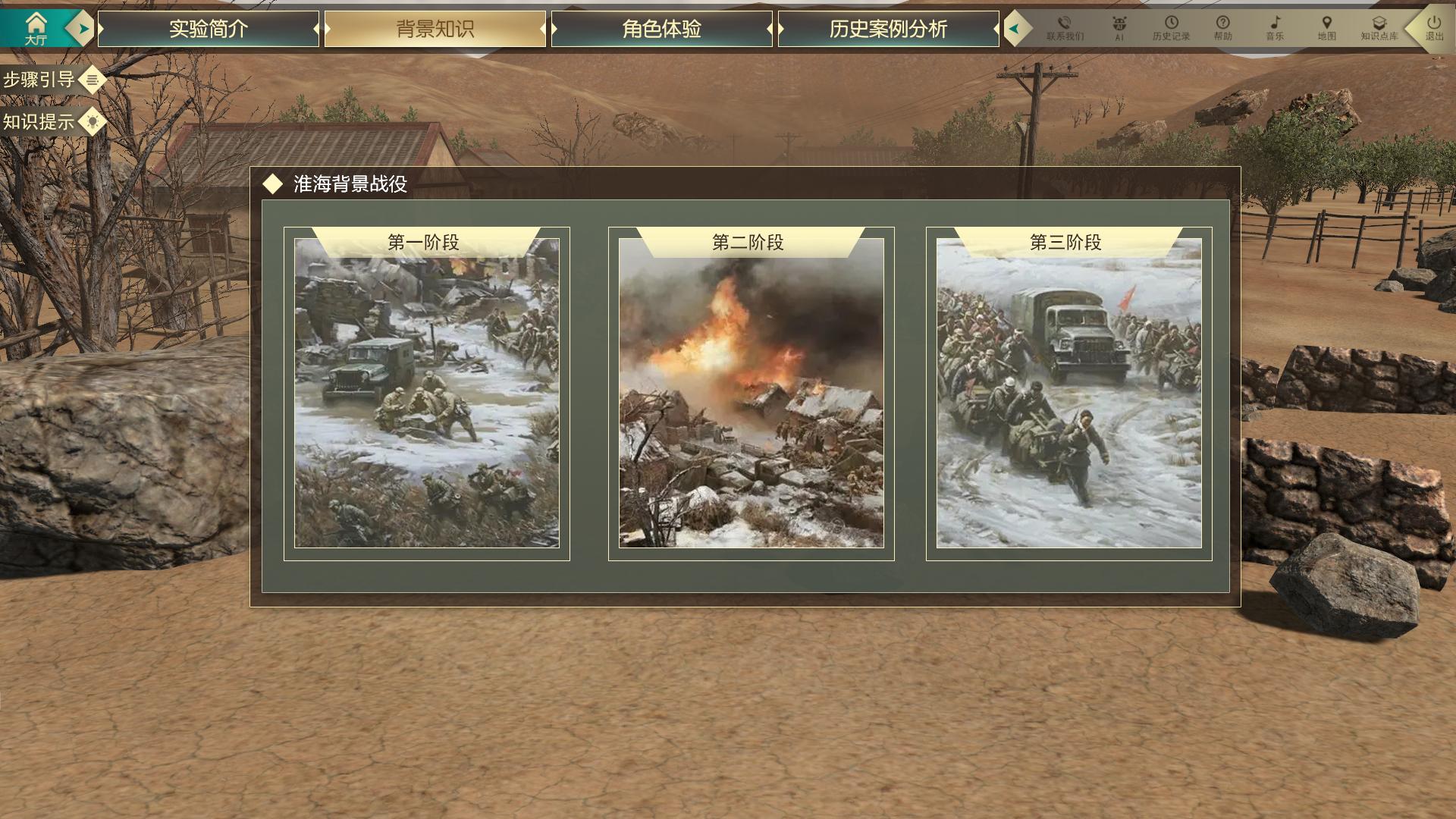Open the 实验简介 tab
Viewport: 1456px width, 819px height.
[x=209, y=29]
